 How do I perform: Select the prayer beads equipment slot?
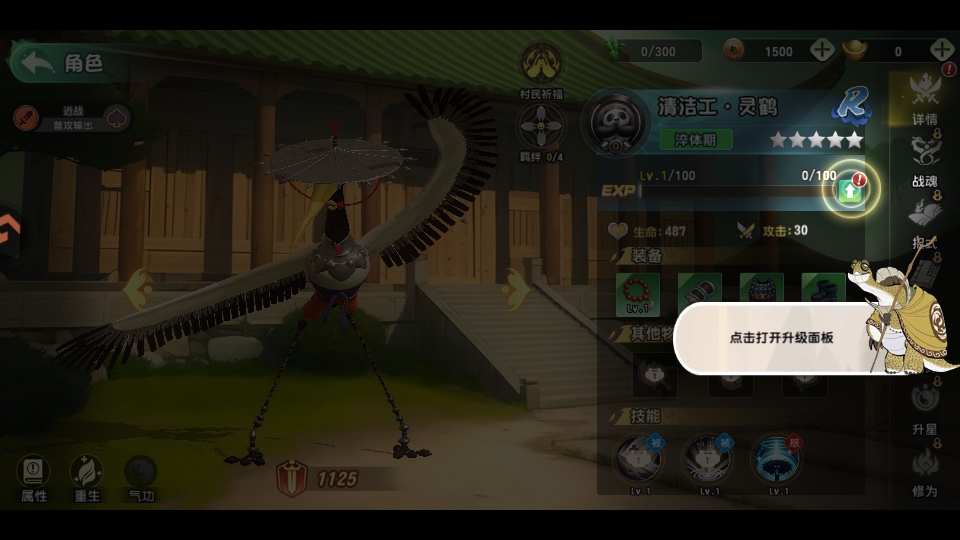[638, 293]
